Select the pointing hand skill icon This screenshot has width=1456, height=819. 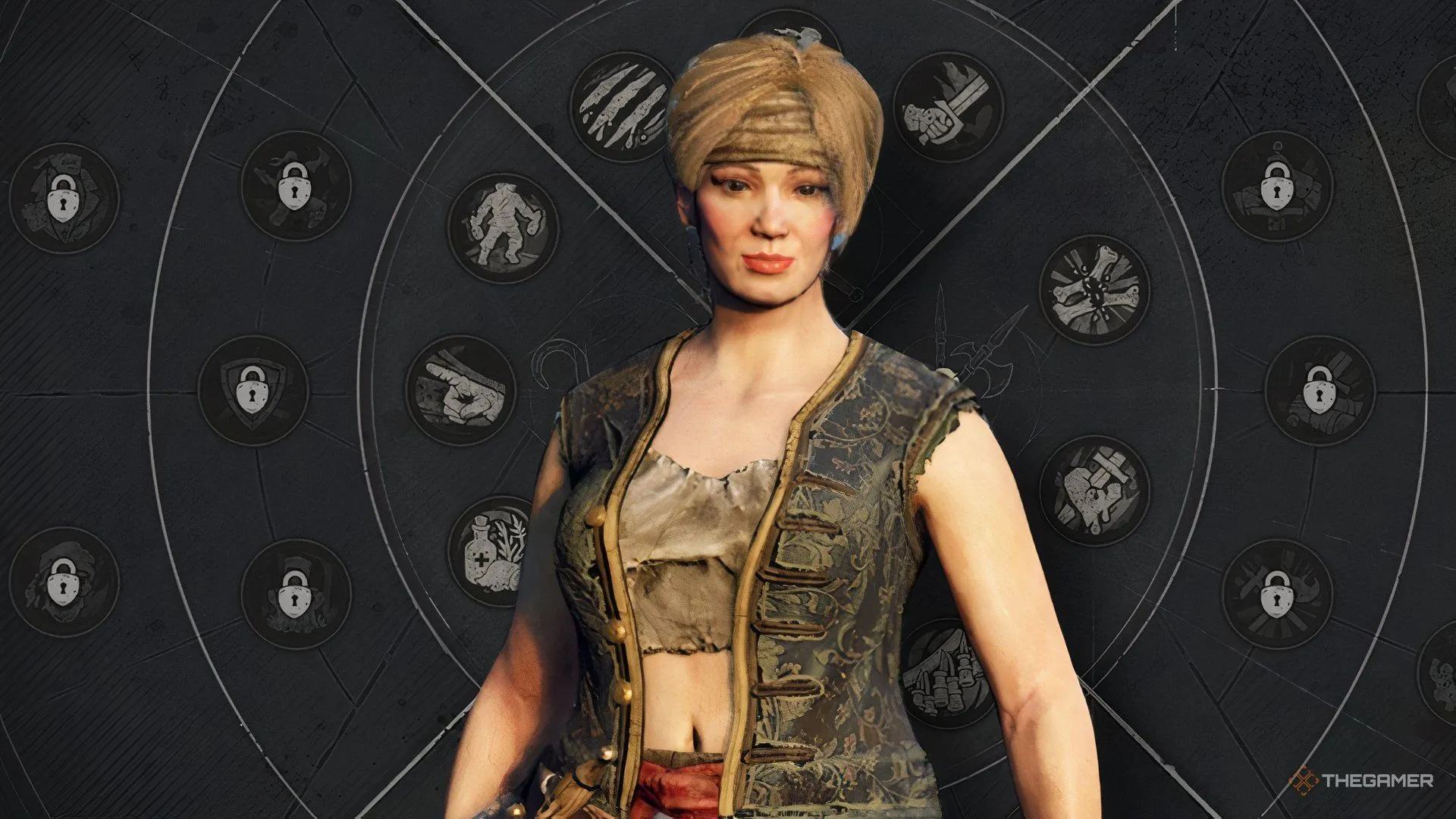(460, 390)
